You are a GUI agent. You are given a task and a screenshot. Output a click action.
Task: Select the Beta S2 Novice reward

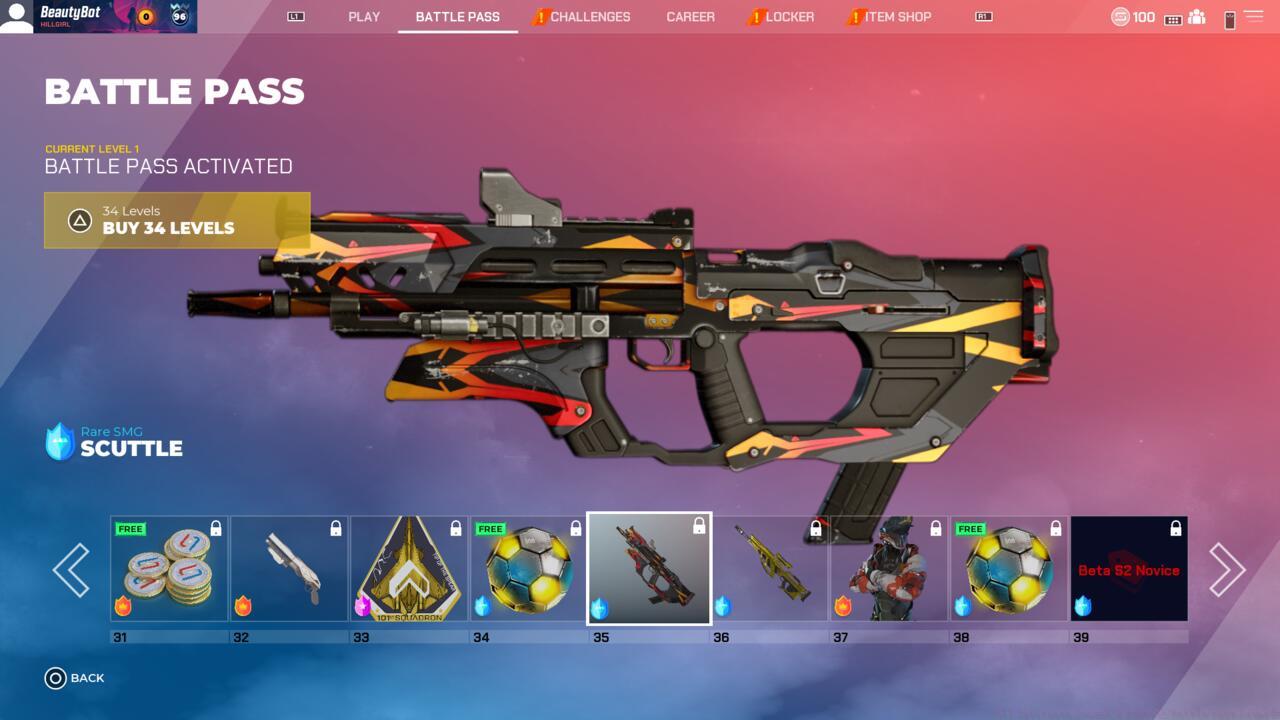(1129, 569)
